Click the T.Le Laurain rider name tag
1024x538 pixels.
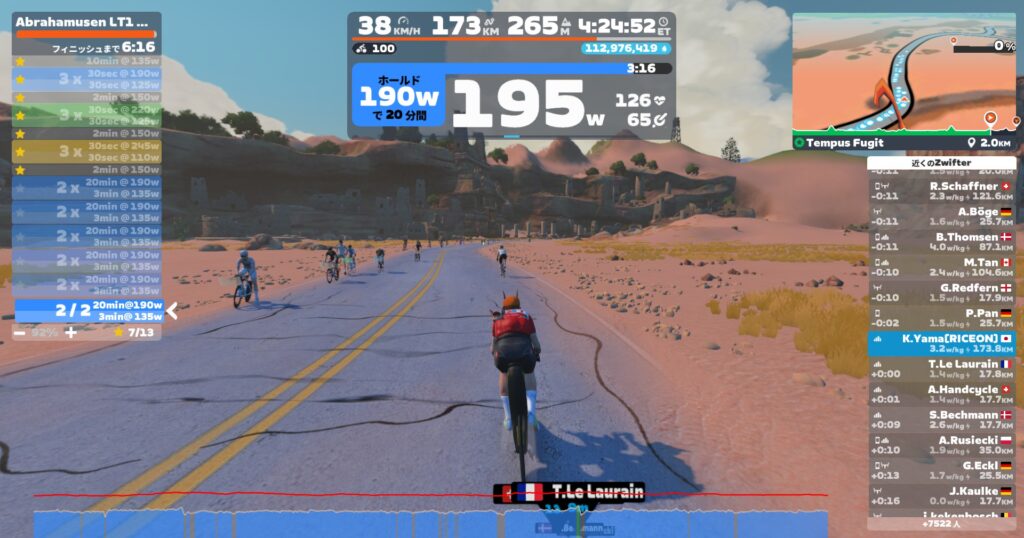tap(570, 492)
